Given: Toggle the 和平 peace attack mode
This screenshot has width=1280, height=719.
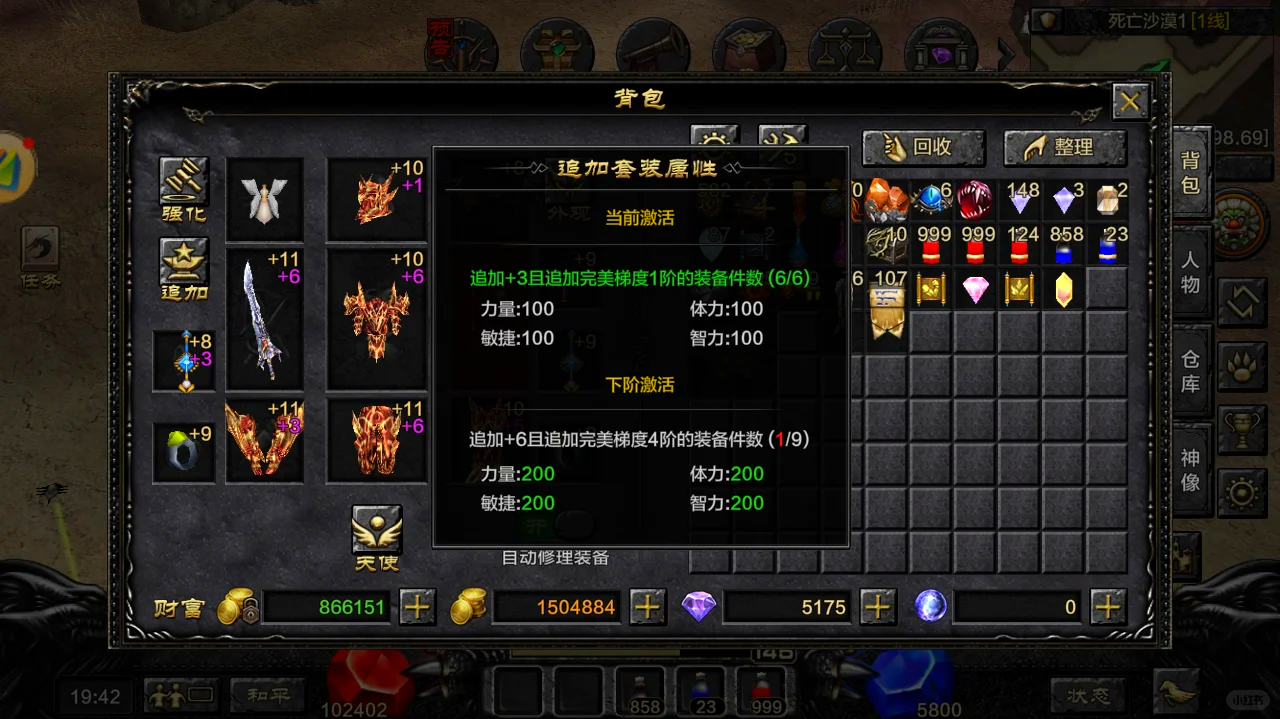Looking at the screenshot, I should 268,694.
